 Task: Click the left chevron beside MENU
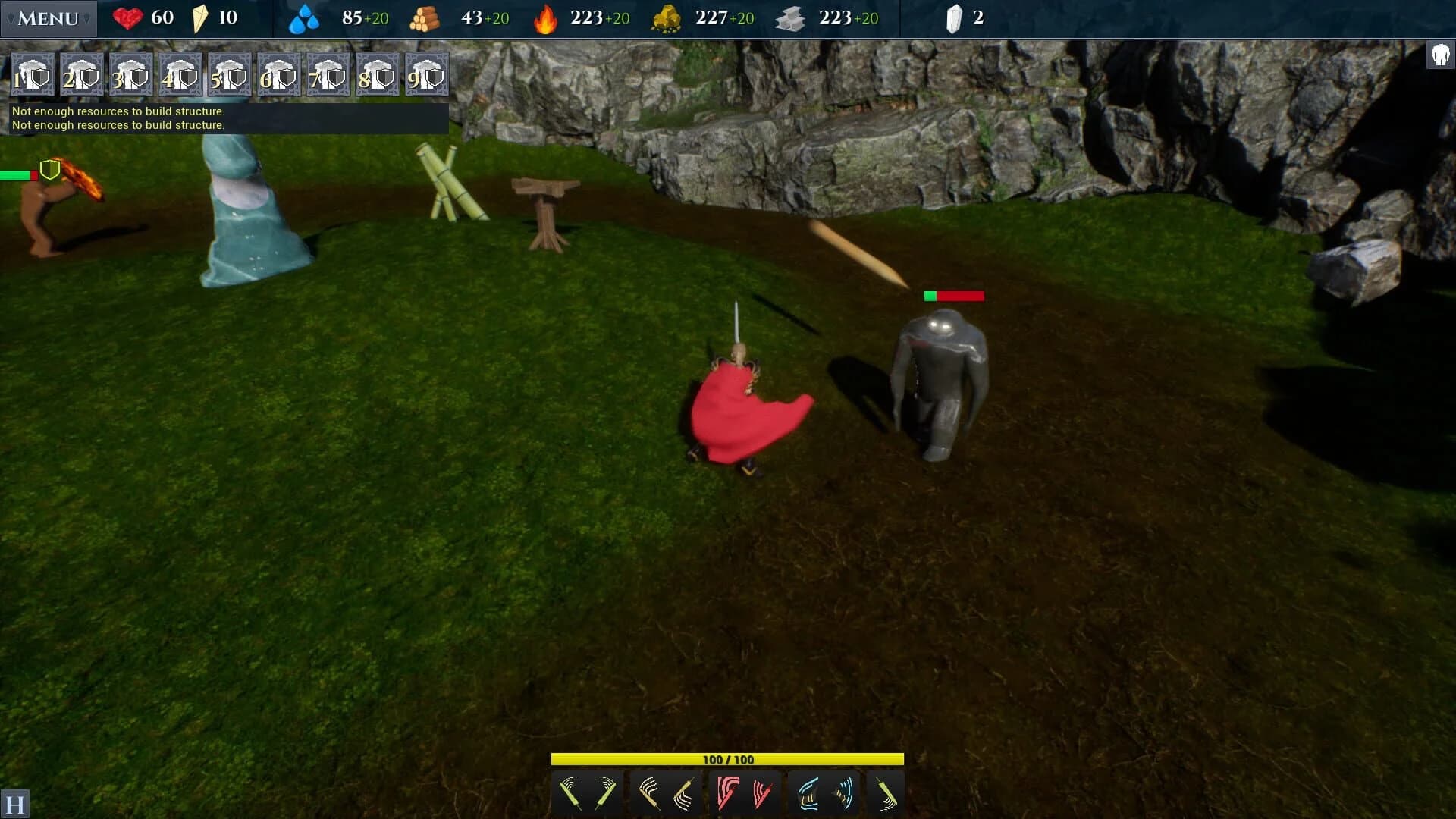pos(10,19)
